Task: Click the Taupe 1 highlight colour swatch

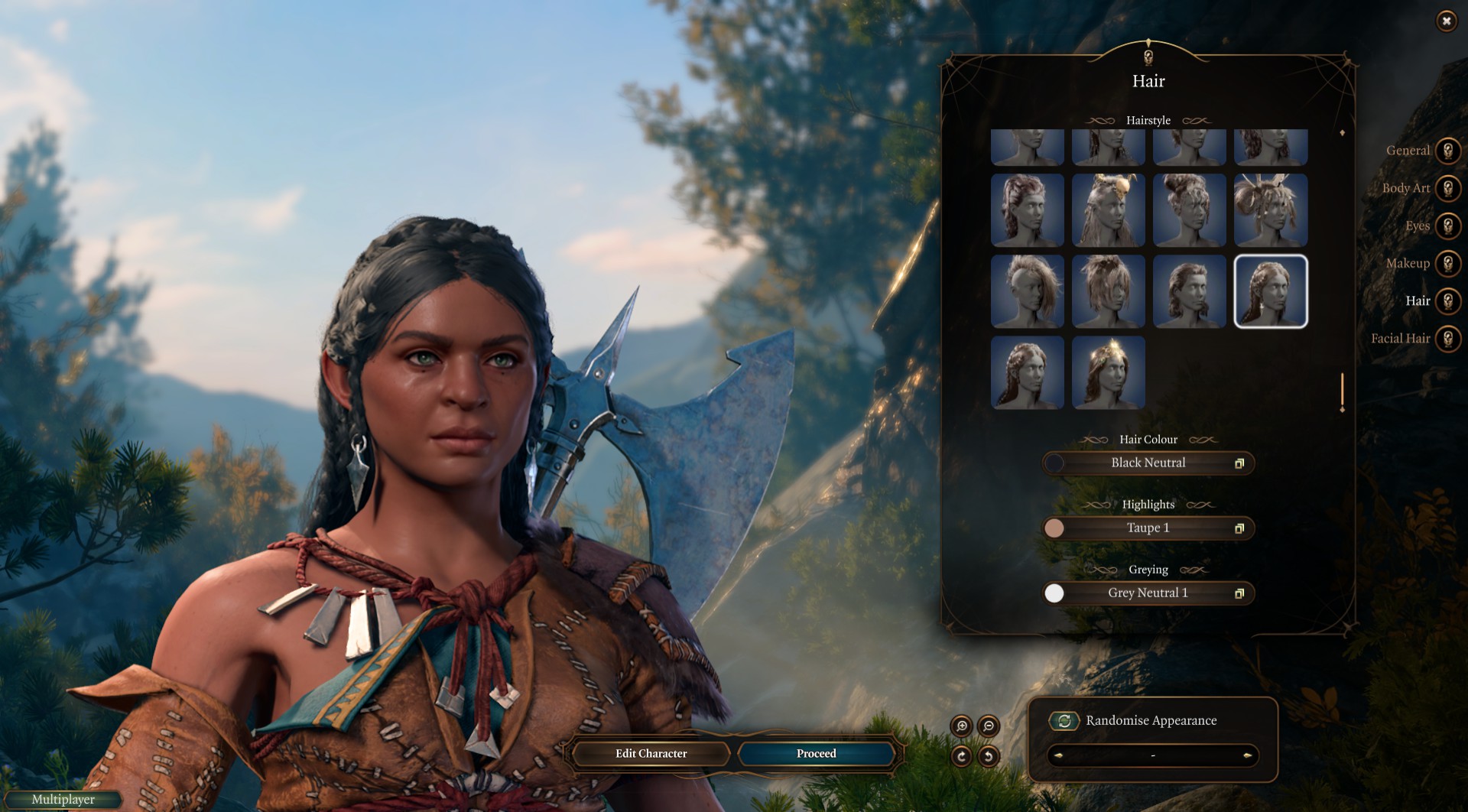Action: [x=1055, y=528]
